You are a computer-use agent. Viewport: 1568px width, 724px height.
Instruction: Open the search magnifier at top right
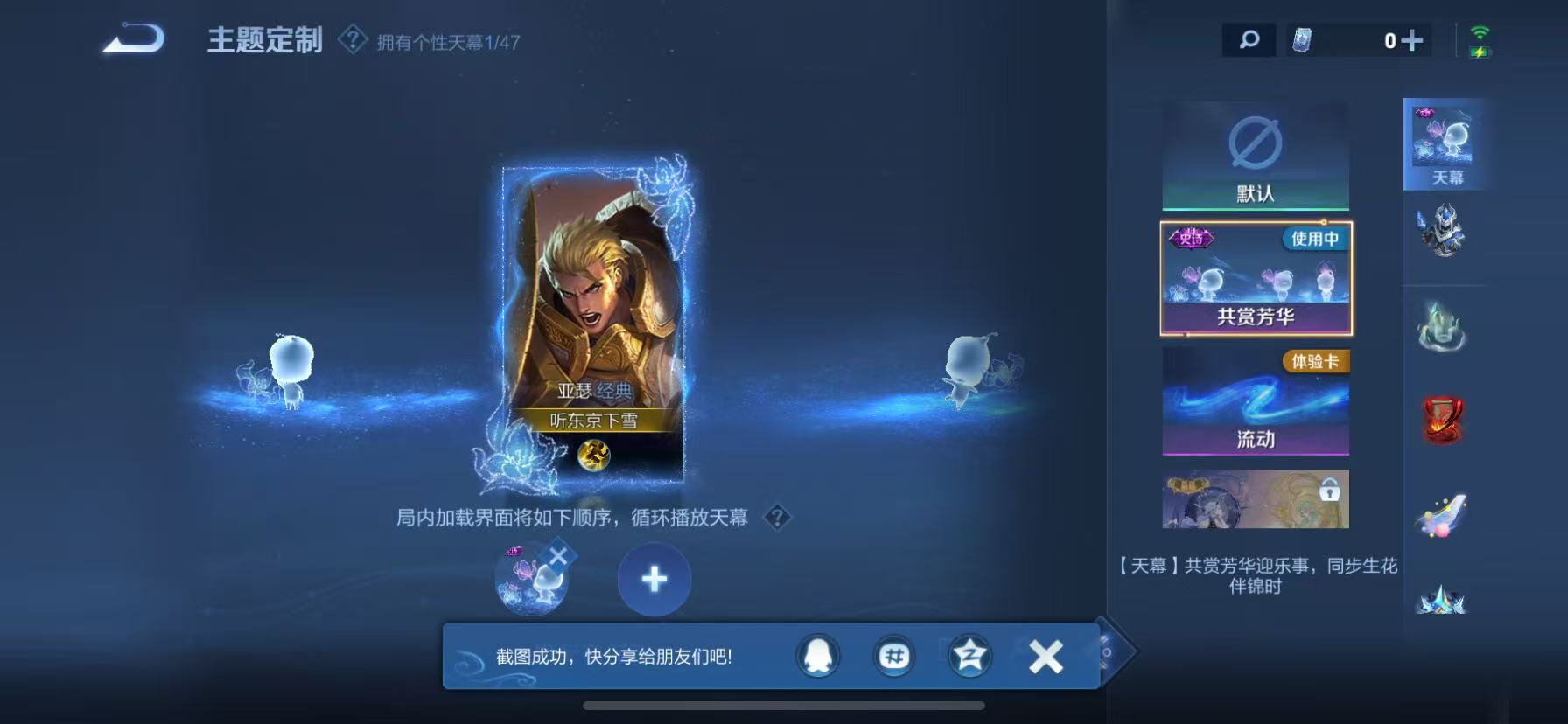tap(1249, 38)
